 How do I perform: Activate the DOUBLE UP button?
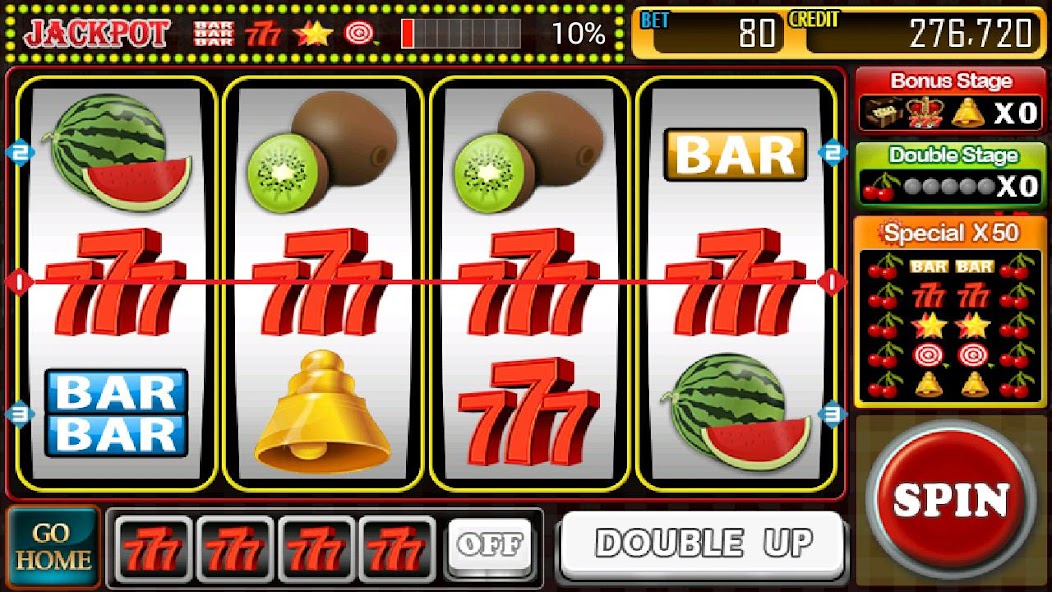702,544
